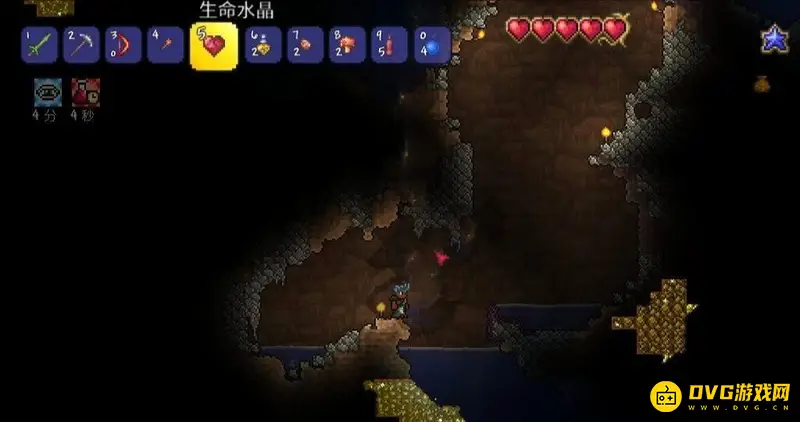Select the green sword hotbar slot
Image resolution: width=800 pixels, height=422 pixels.
tap(39, 45)
